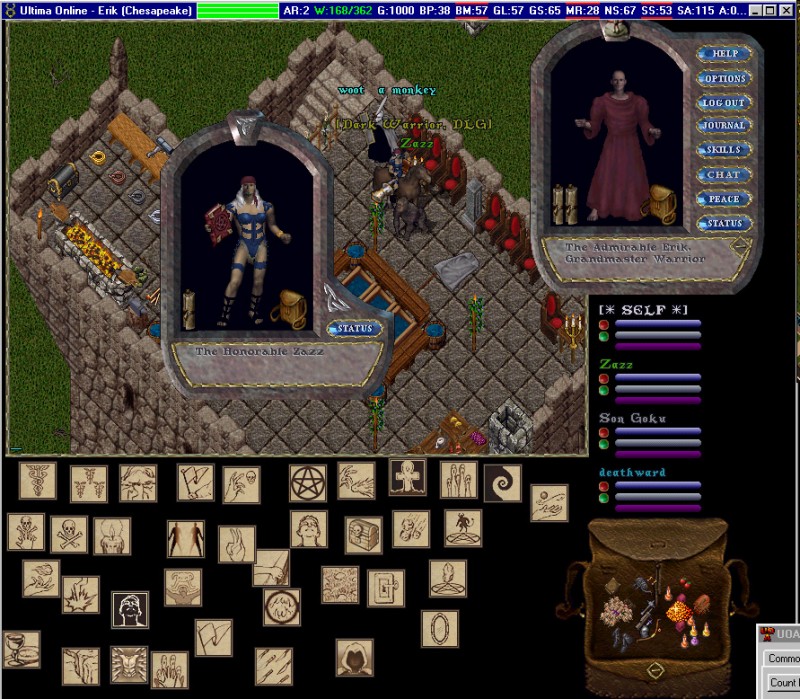Show the Skills list
800x699 pixels.
[x=724, y=150]
